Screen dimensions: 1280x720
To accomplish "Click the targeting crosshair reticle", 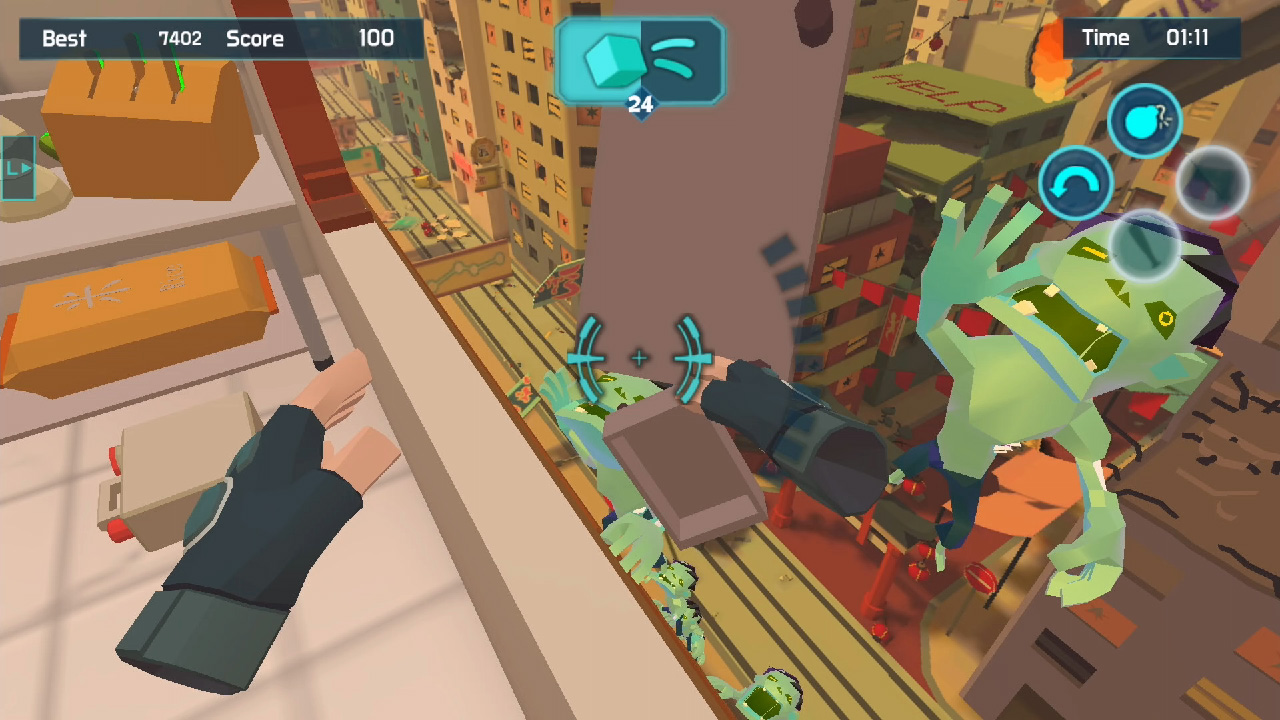I will click(x=640, y=356).
